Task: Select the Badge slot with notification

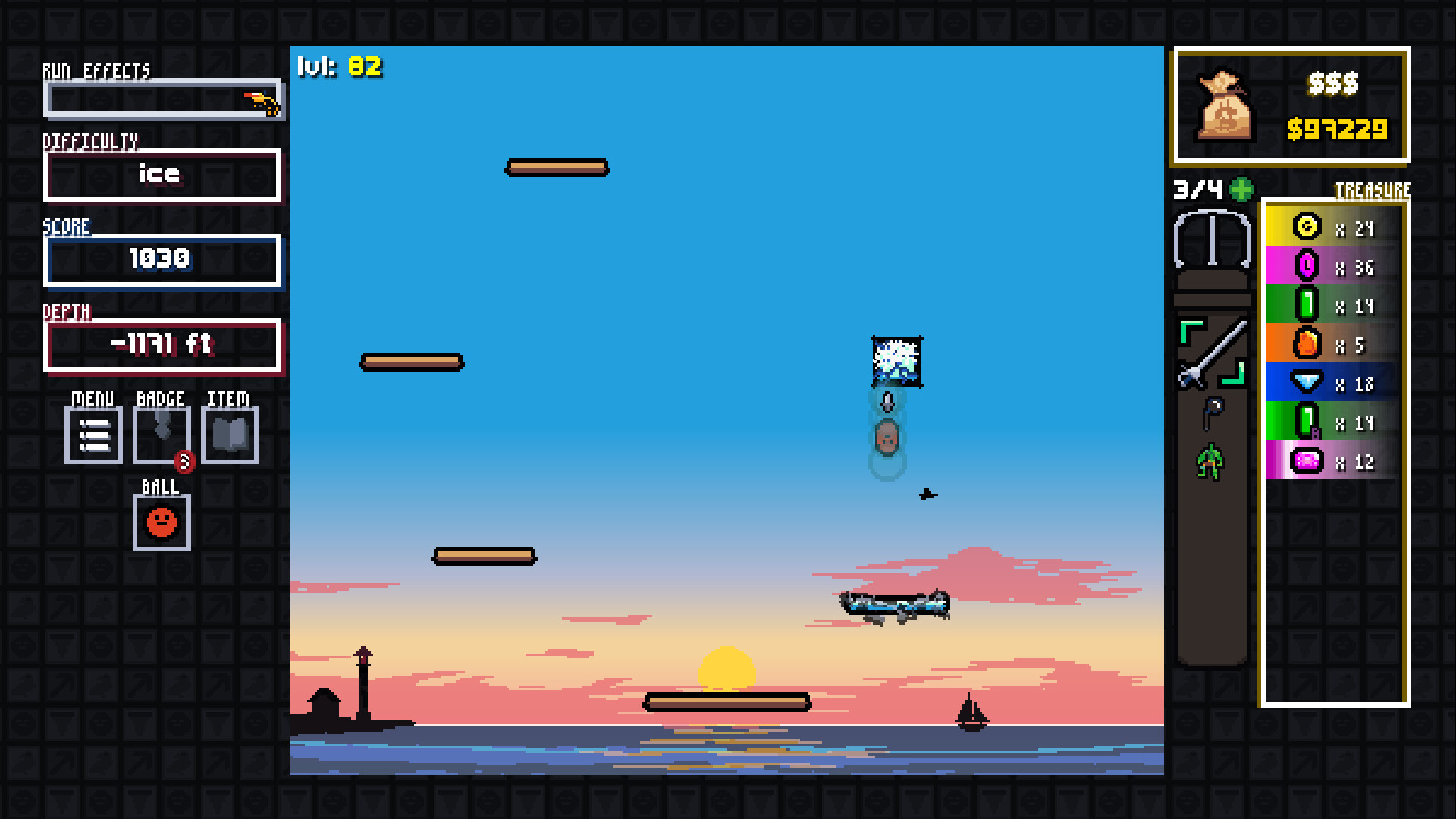Action: coord(161,435)
